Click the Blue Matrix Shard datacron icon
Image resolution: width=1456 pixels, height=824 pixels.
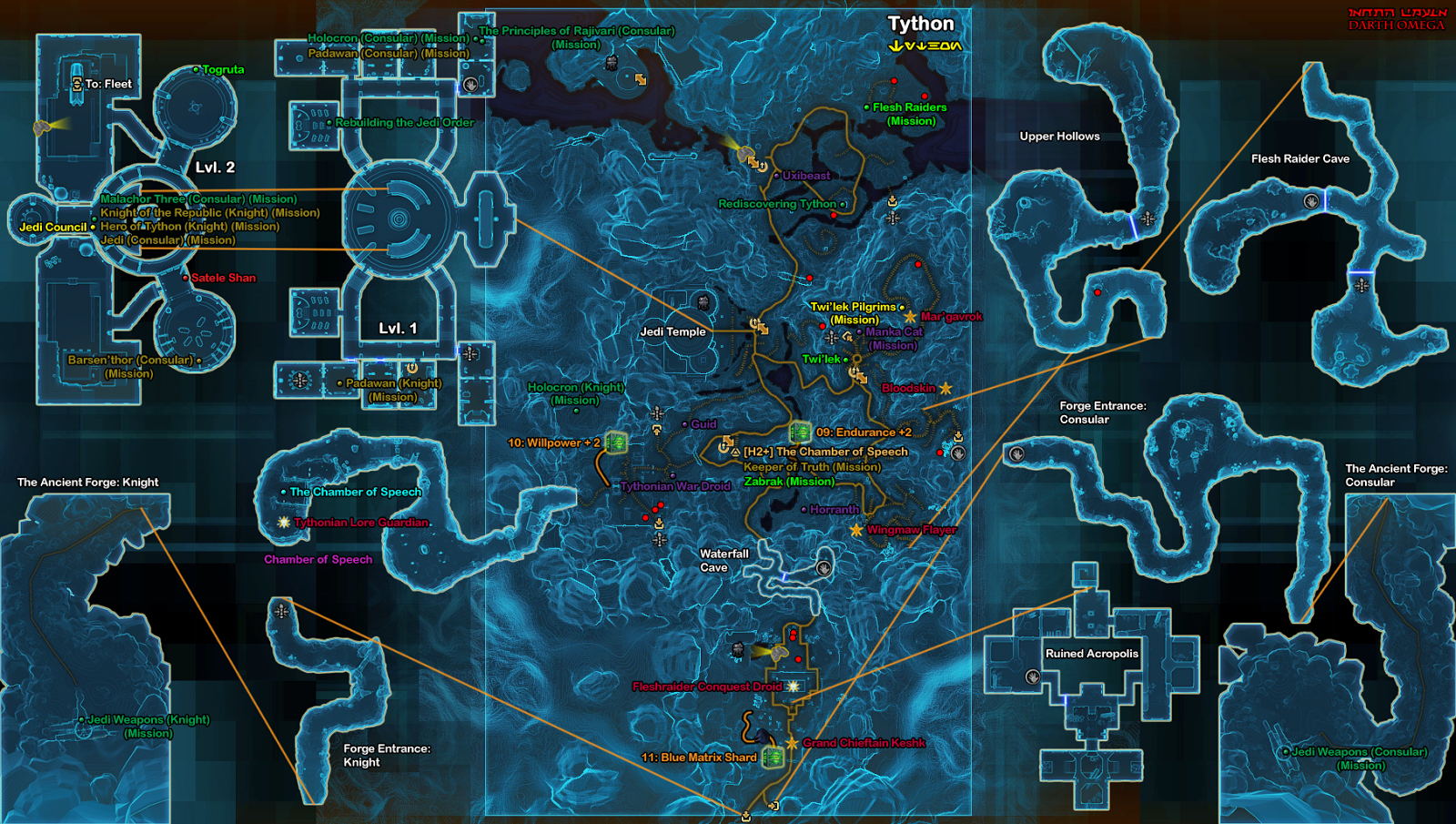click(x=773, y=756)
